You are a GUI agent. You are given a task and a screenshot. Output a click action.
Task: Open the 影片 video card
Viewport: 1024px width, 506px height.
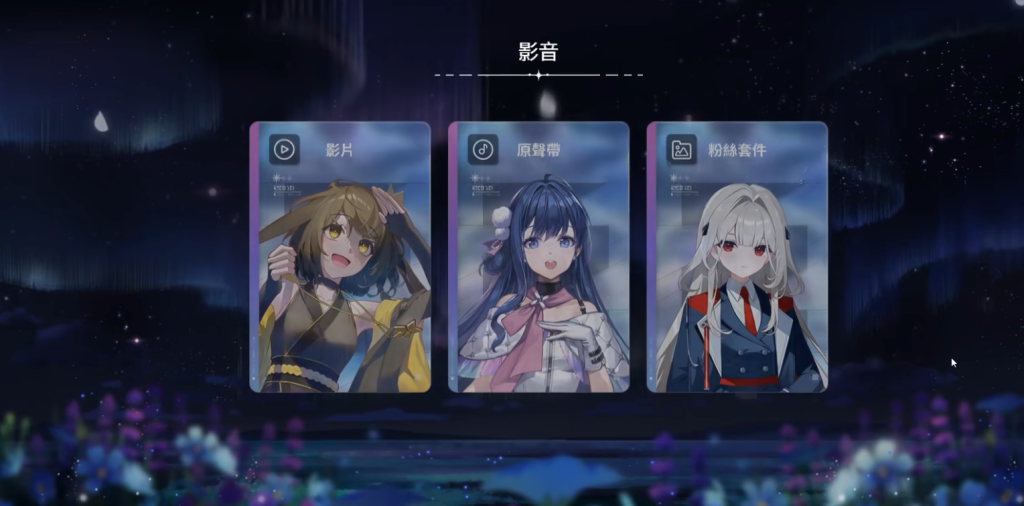coord(340,257)
